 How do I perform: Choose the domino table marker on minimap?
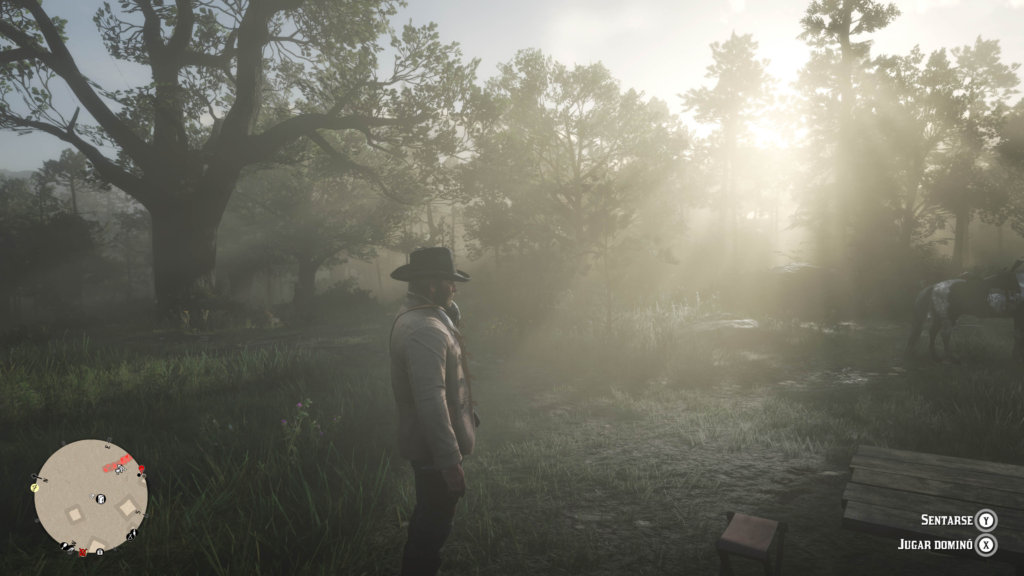(101, 499)
